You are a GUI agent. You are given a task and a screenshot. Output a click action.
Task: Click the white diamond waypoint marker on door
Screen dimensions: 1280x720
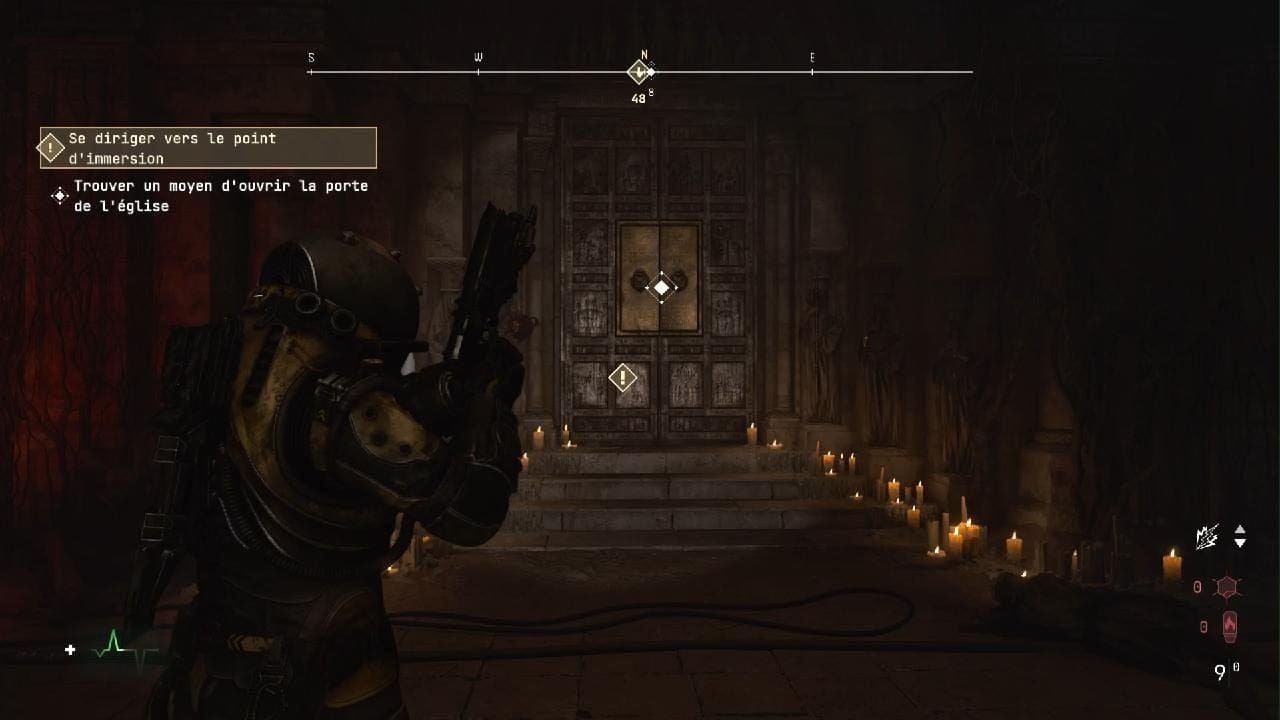click(661, 289)
